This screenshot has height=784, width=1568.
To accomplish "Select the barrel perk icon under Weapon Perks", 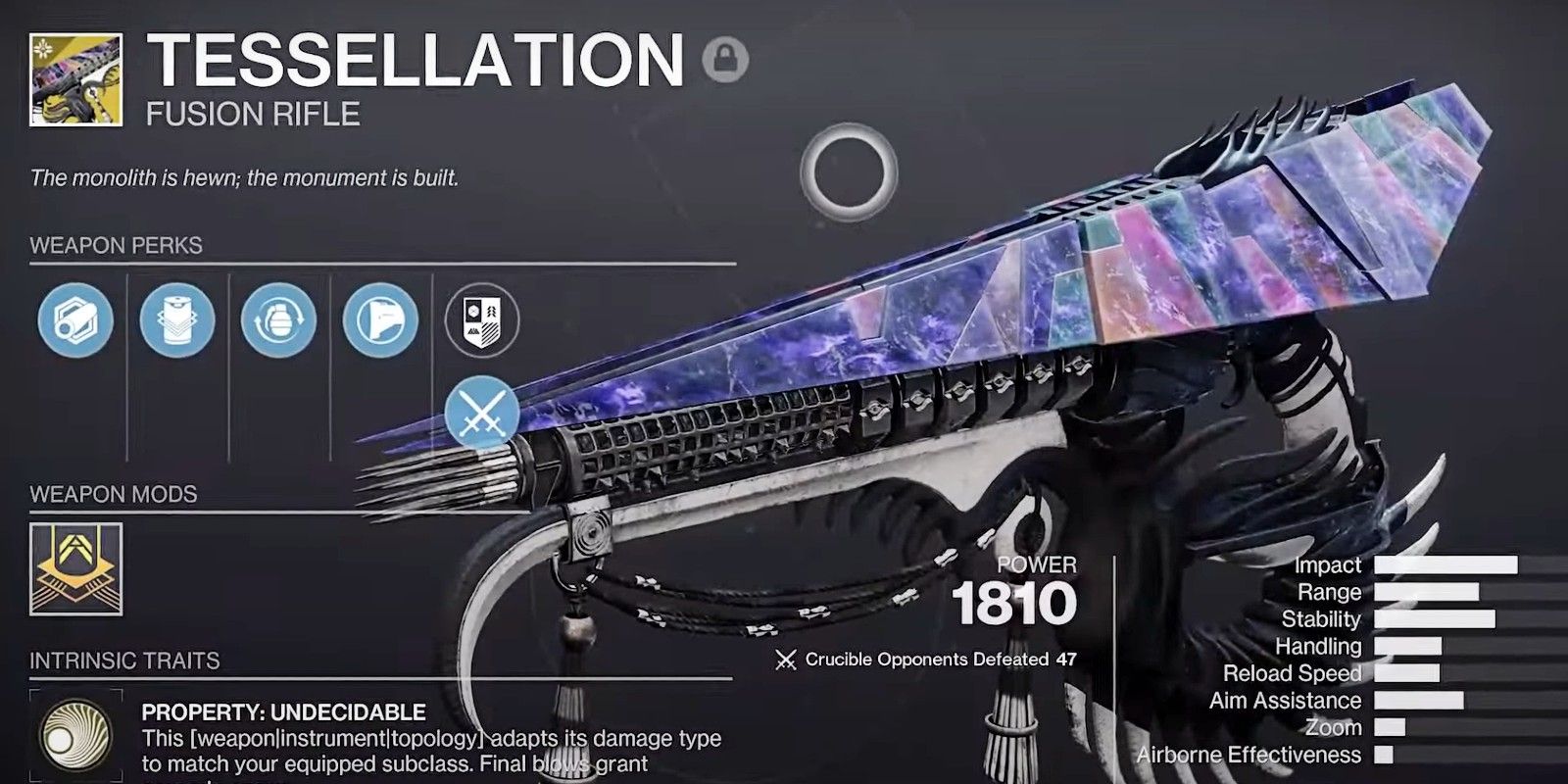I will click(x=75, y=320).
